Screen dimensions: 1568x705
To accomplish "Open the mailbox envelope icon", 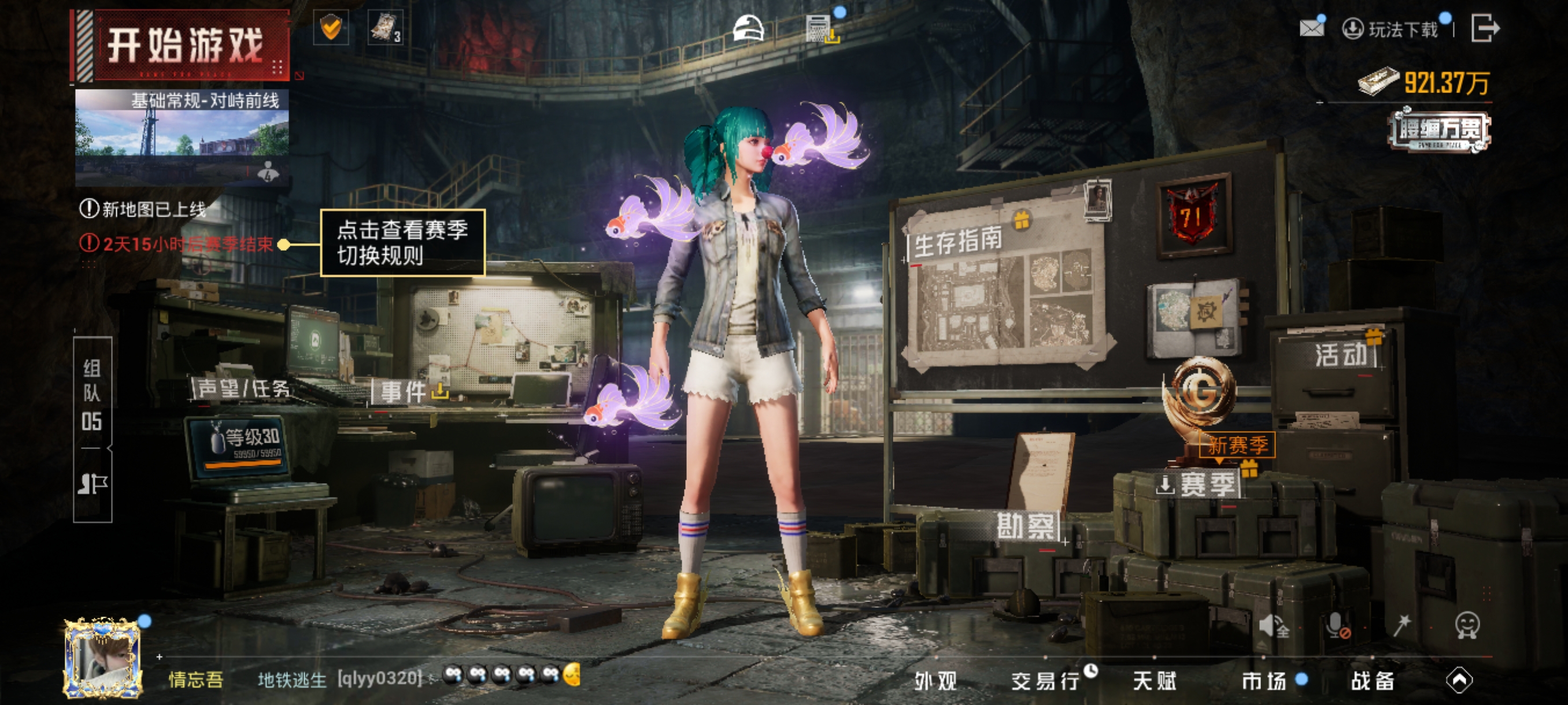I will click(1311, 28).
